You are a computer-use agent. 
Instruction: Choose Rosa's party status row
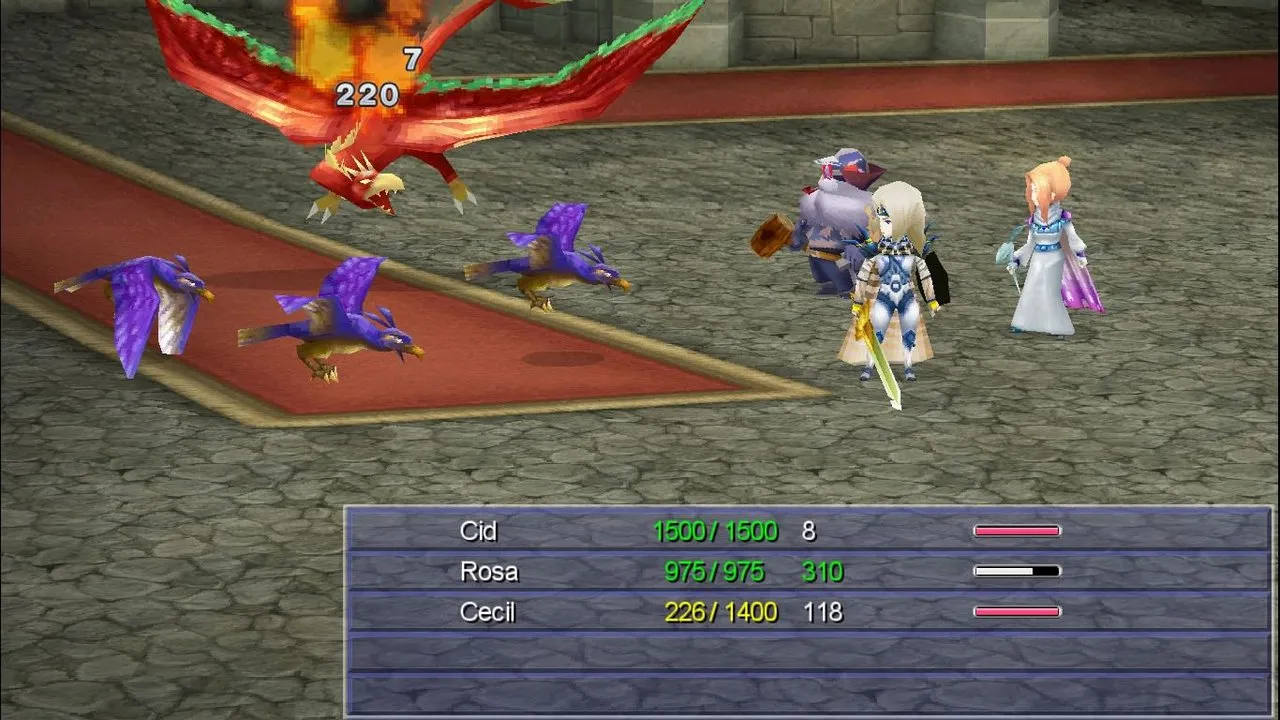(x=808, y=572)
